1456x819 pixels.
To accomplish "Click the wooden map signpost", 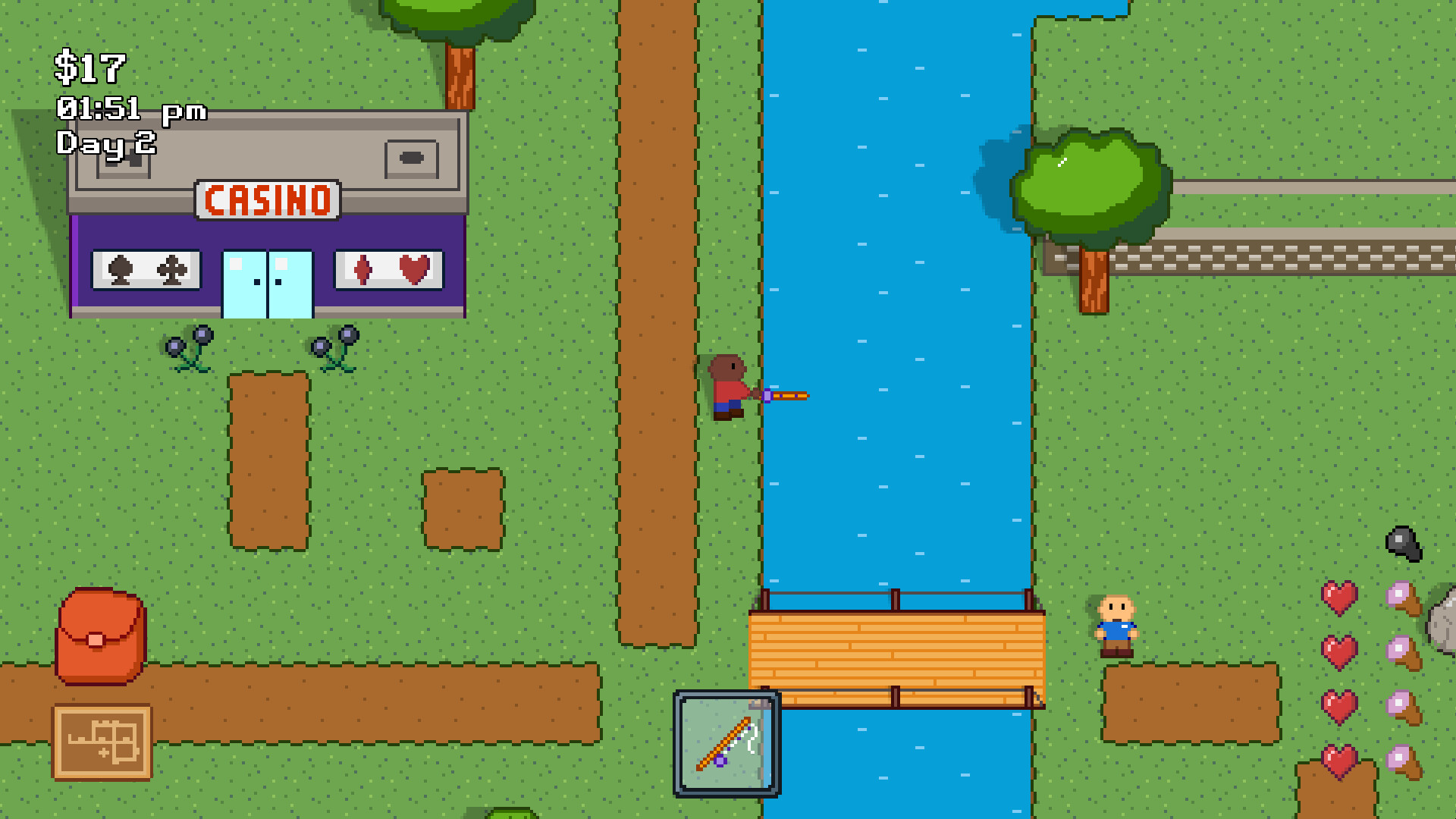I will tap(102, 739).
